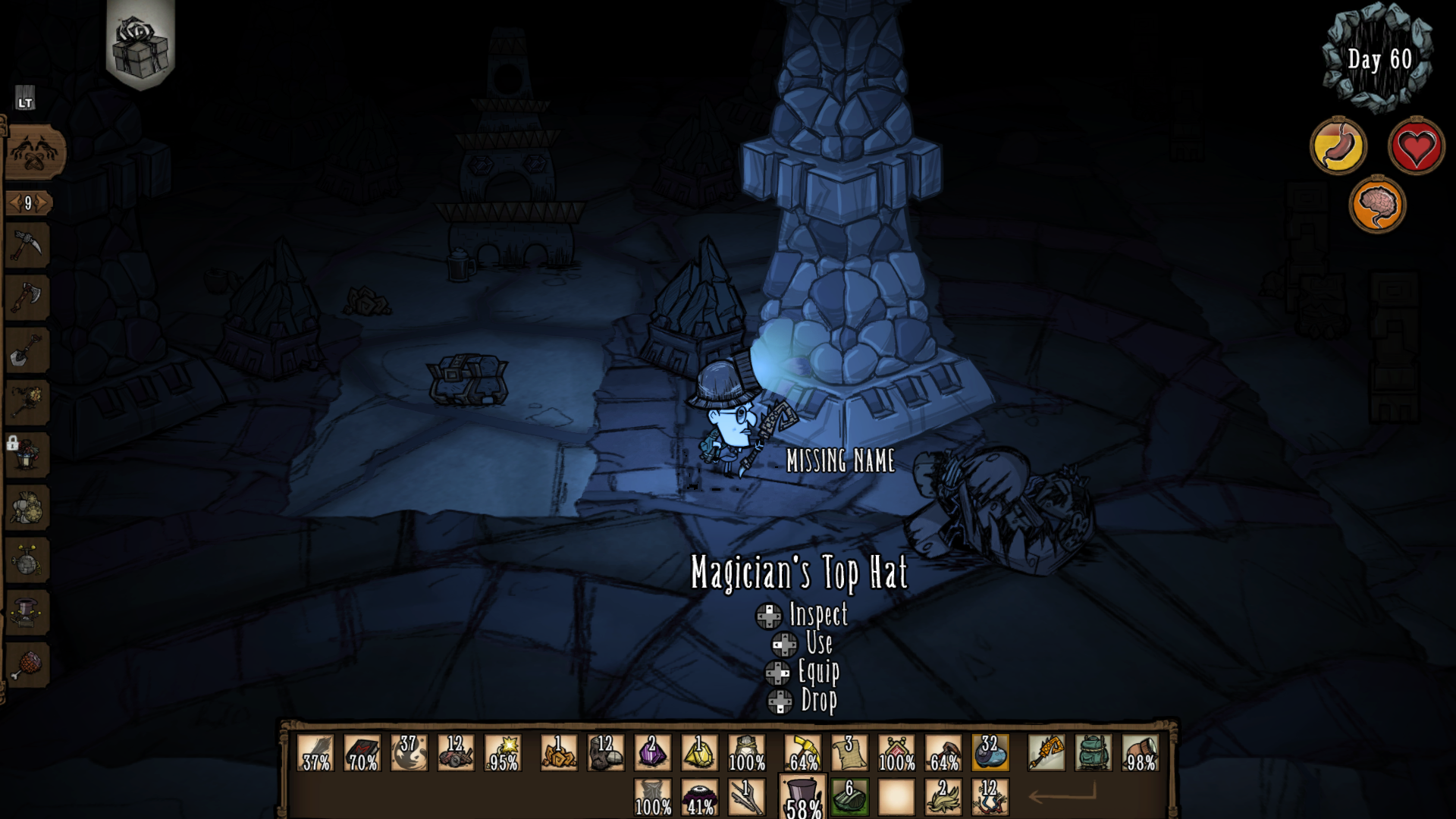Click the purple gem inventory slot
Viewport: 1456px width, 819px height.
point(652,752)
